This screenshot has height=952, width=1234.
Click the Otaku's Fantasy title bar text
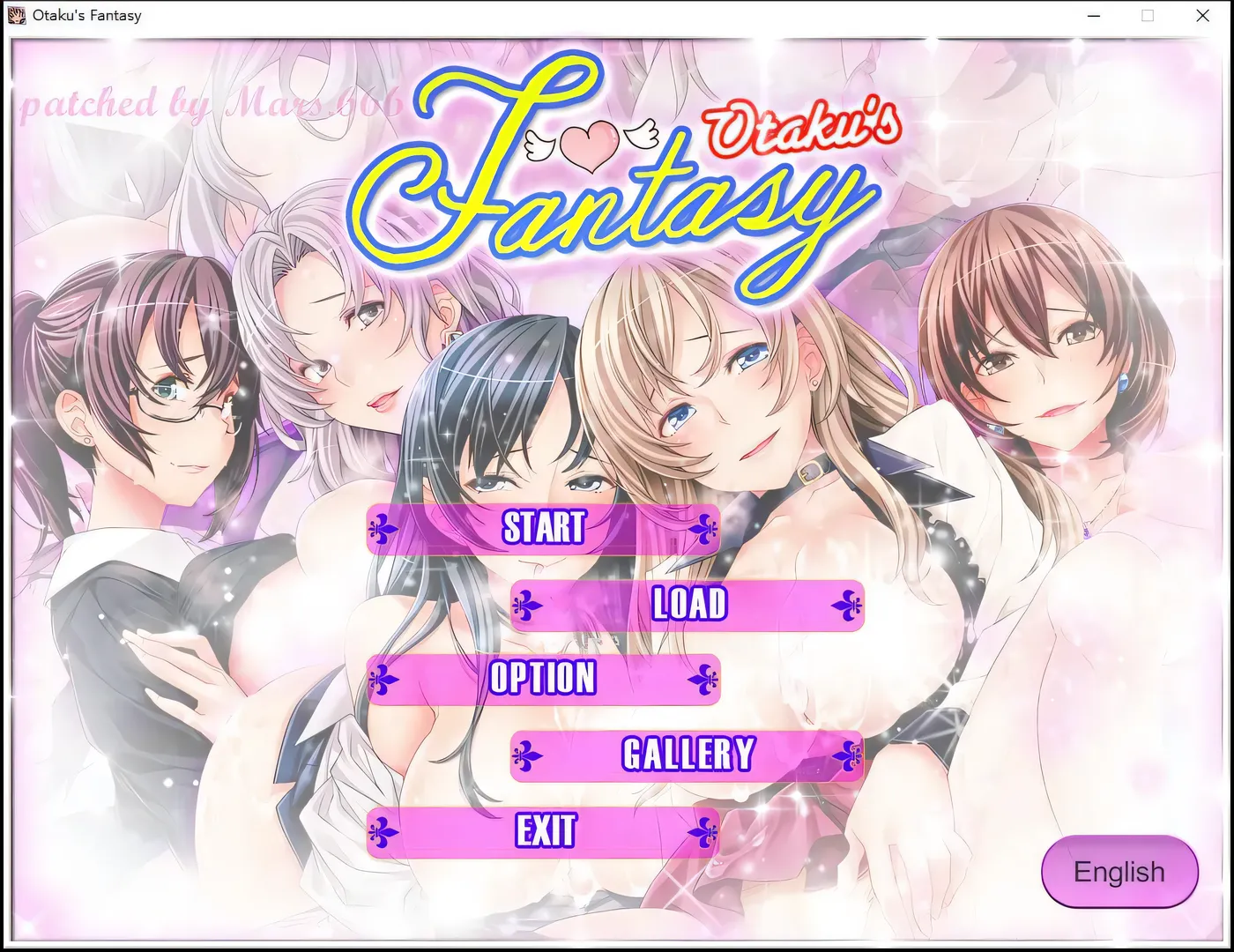coord(85,14)
